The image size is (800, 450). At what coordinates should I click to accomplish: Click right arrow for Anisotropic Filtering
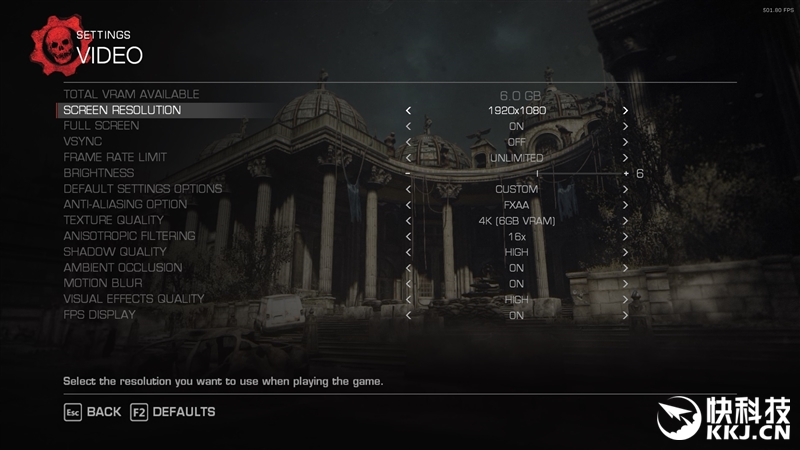[x=625, y=236]
